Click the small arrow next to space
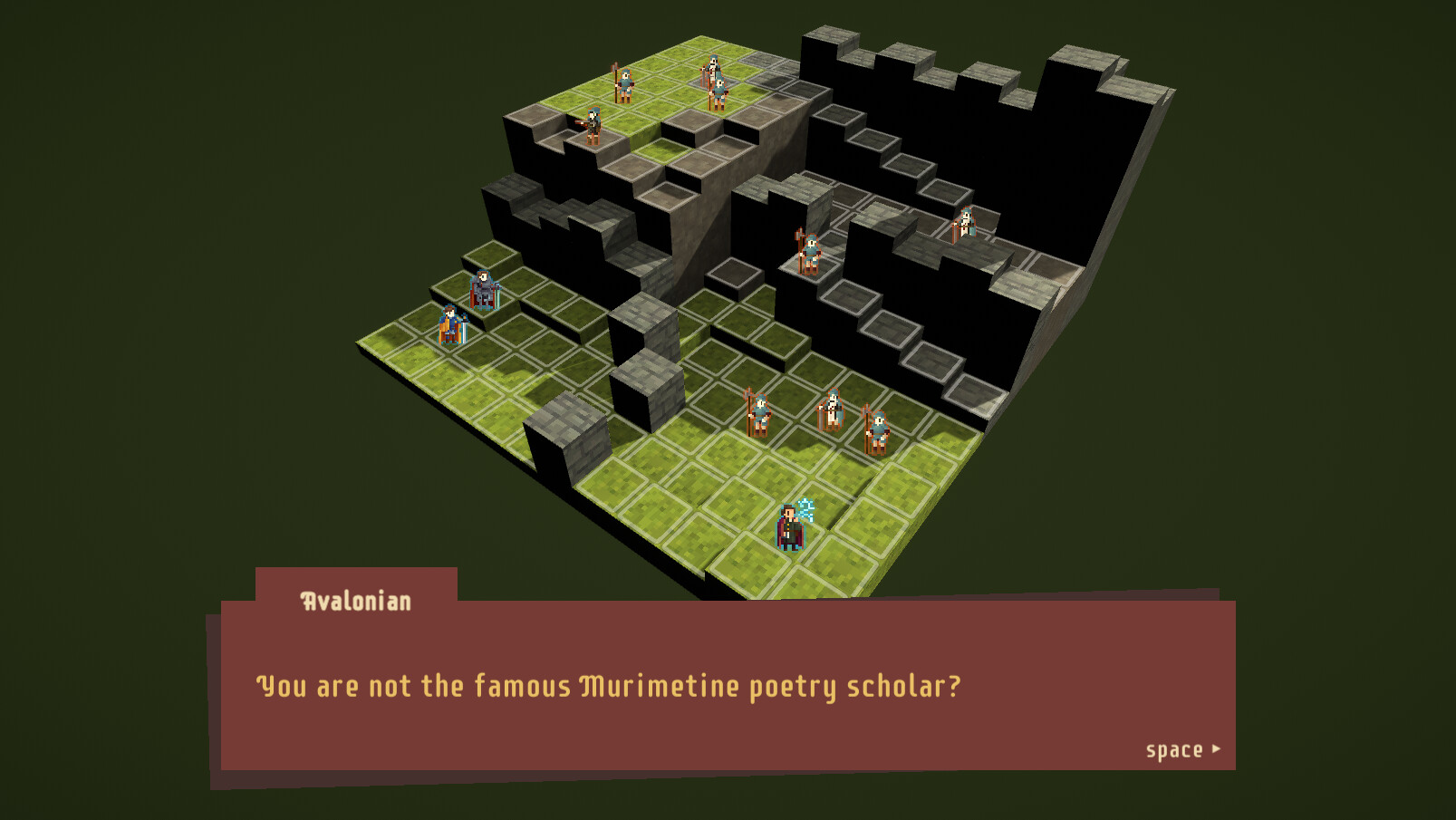 tap(1216, 749)
